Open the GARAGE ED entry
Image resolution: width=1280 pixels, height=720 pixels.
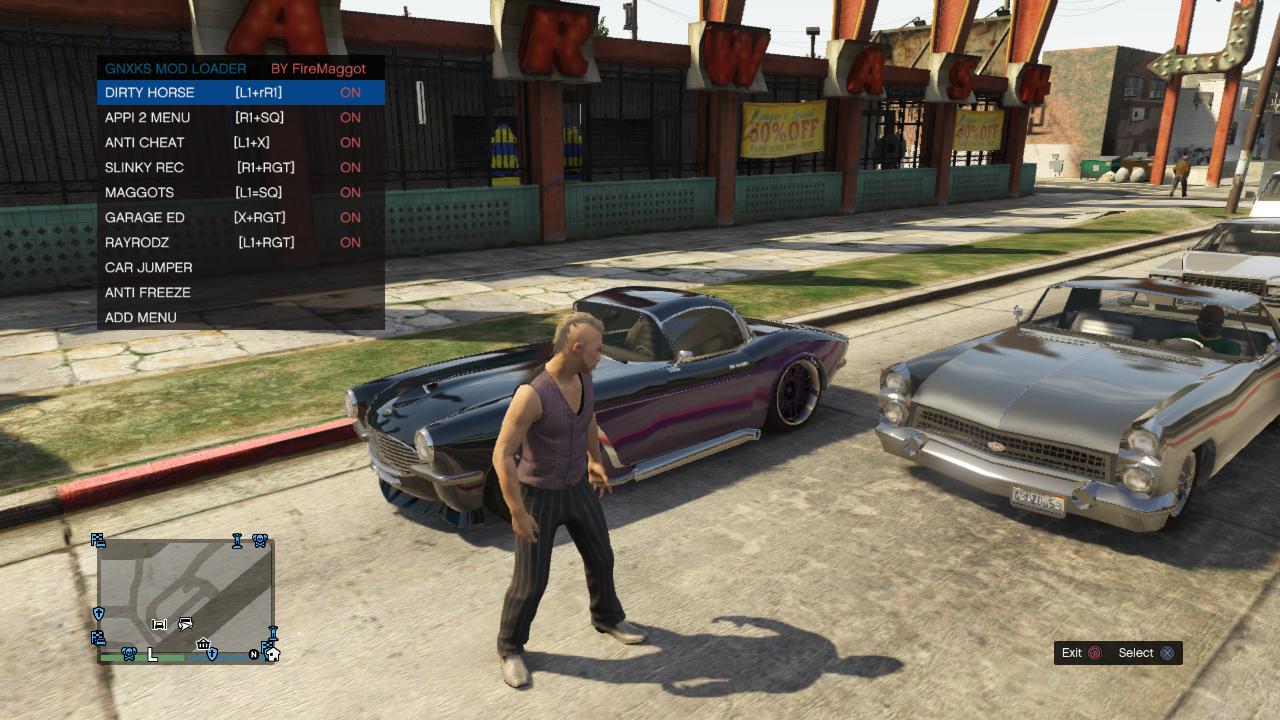(x=145, y=218)
